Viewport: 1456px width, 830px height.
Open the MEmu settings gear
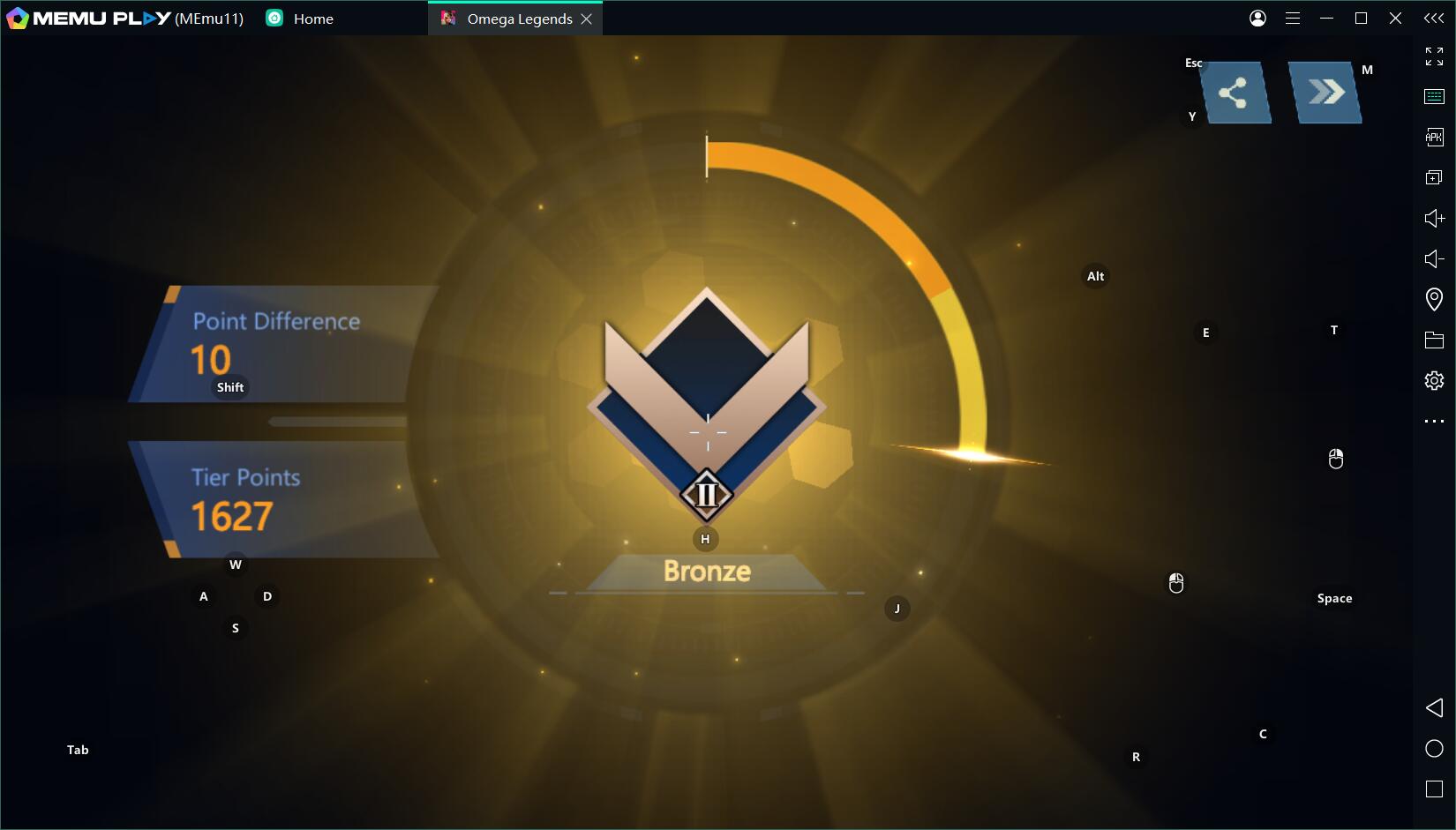point(1434,380)
